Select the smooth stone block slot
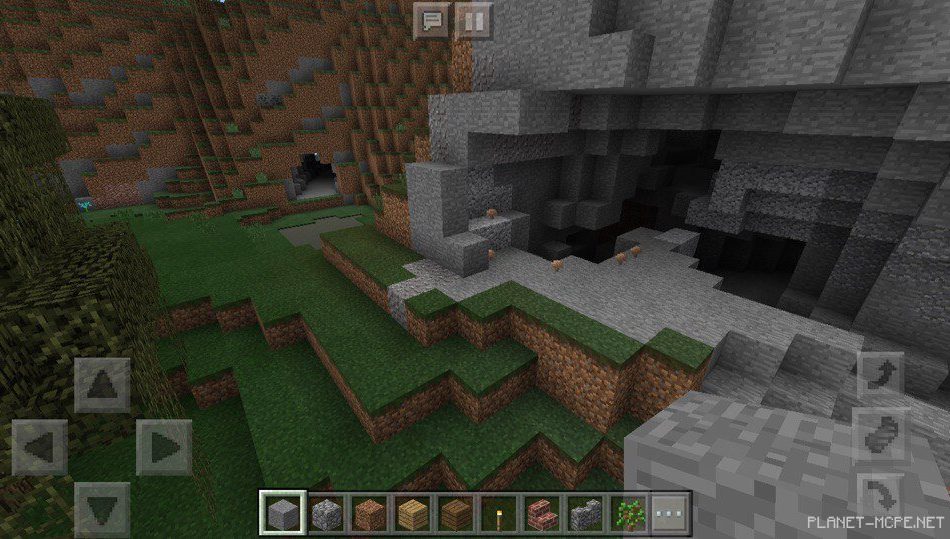Image resolution: width=950 pixels, height=539 pixels. [281, 513]
